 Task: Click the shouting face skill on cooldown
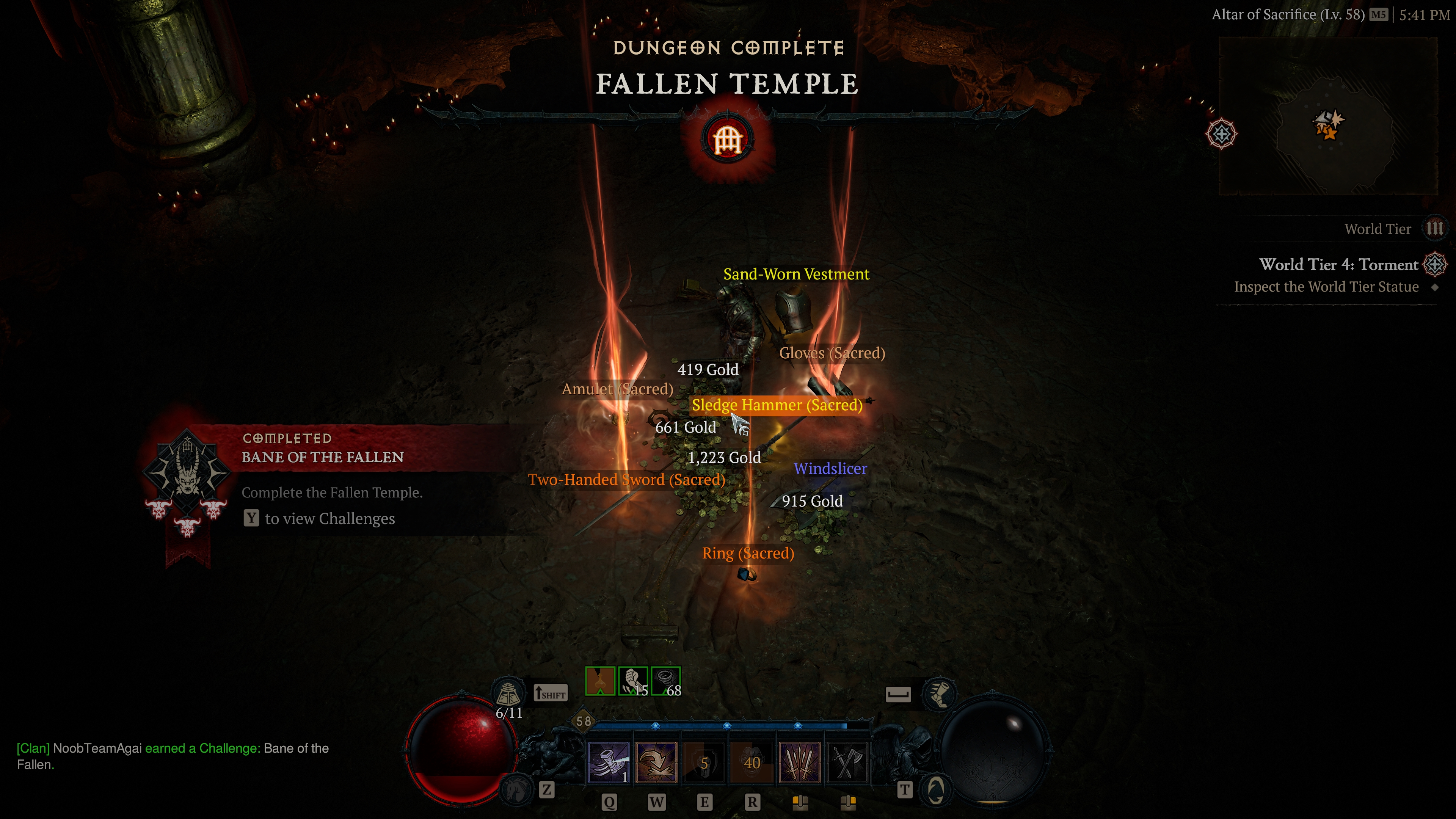(752, 762)
